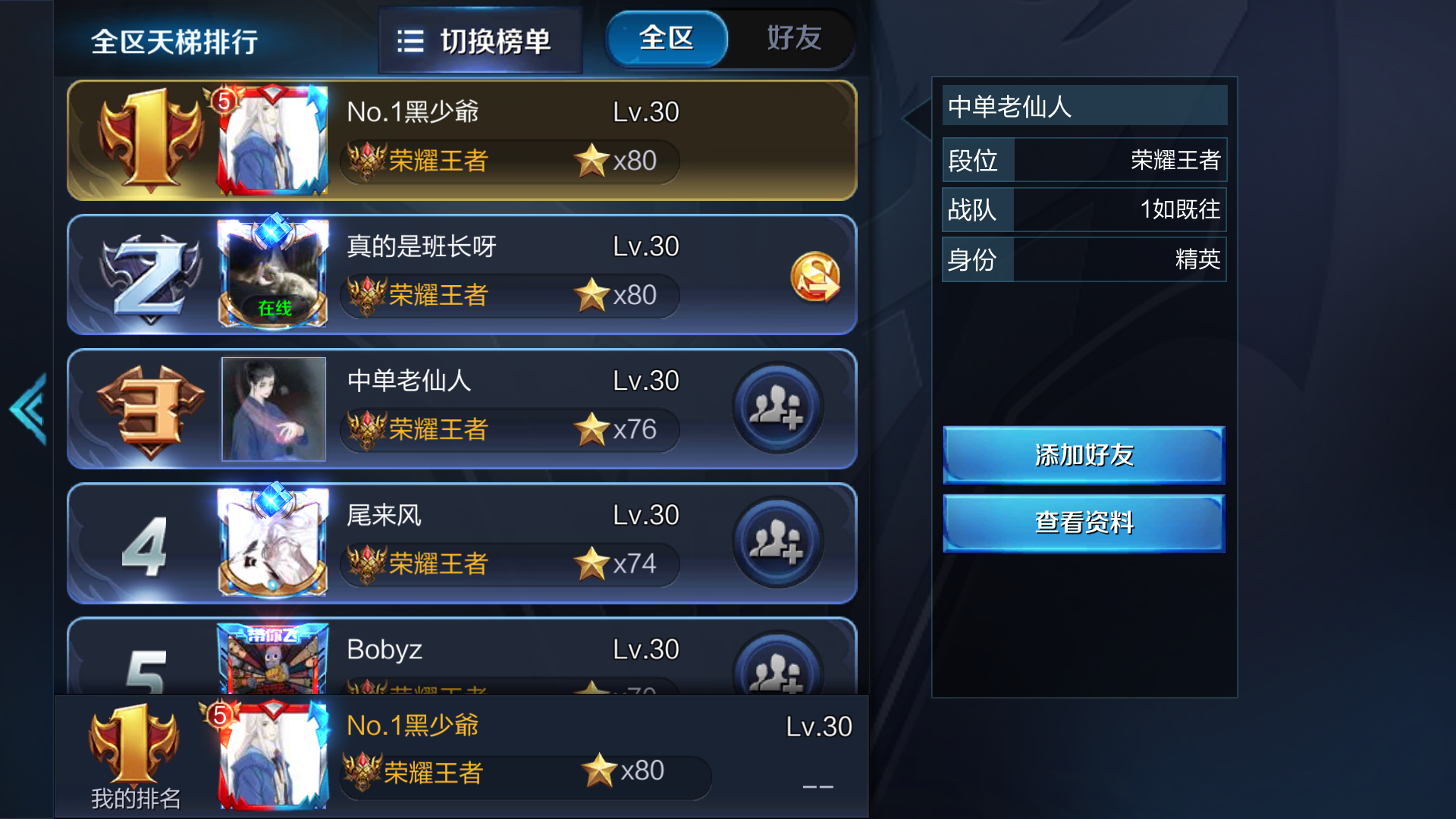
Task: Click the blue gem on 尾来风's avatar frame
Action: (275, 500)
